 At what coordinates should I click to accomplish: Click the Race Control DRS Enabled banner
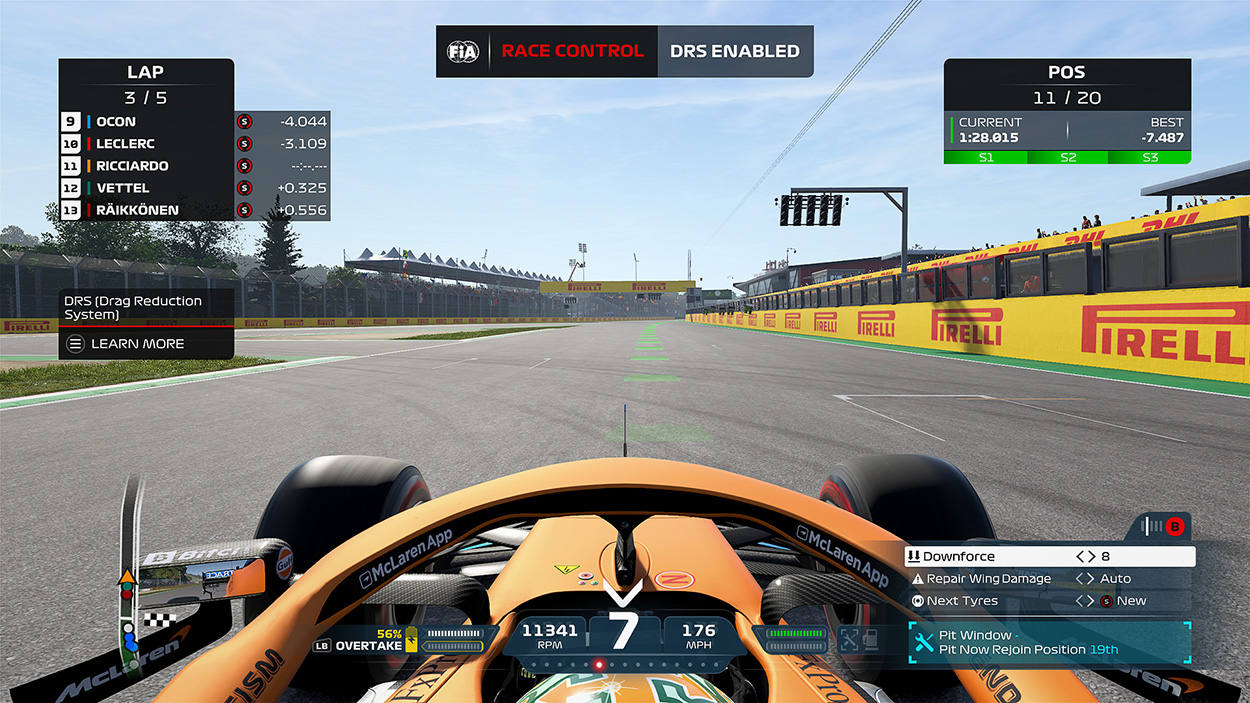click(x=624, y=51)
